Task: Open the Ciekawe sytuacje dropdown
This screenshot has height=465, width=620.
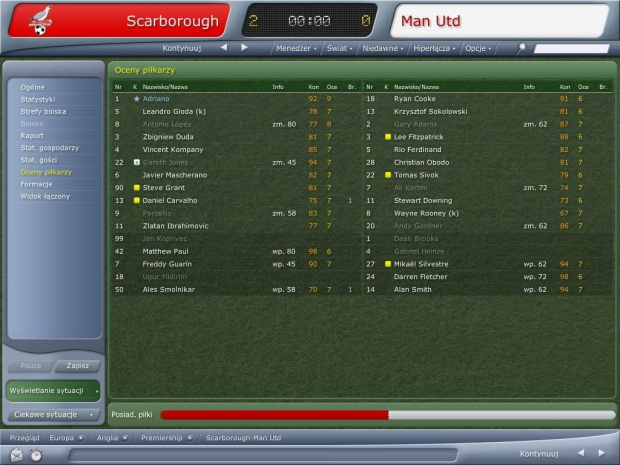Action: tap(52, 413)
